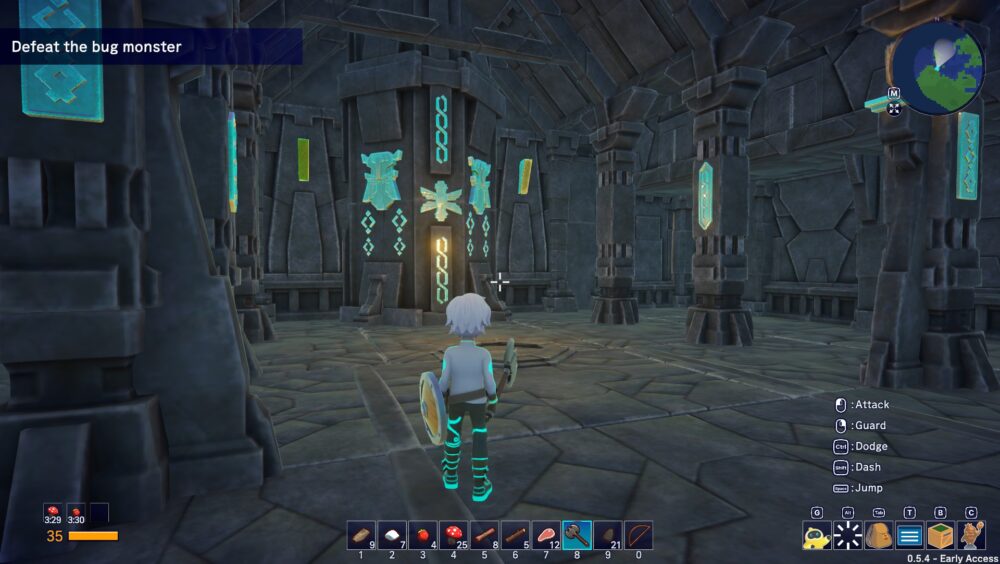
Task: Select the raw meat hotbar slot
Action: point(546,535)
